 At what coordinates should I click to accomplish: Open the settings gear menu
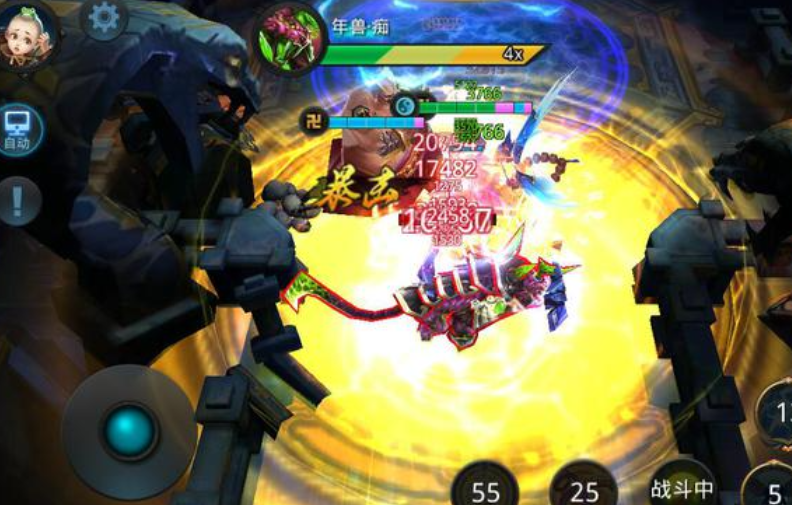click(104, 19)
